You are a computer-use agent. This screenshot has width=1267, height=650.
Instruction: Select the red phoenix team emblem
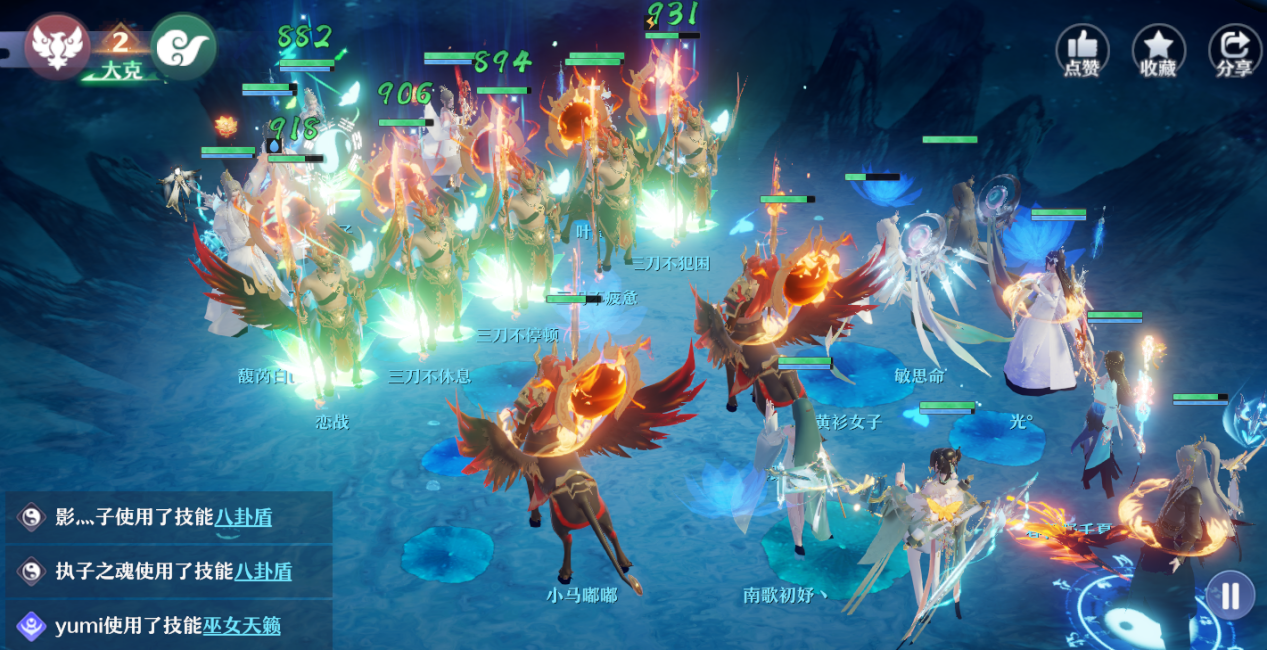[57, 45]
